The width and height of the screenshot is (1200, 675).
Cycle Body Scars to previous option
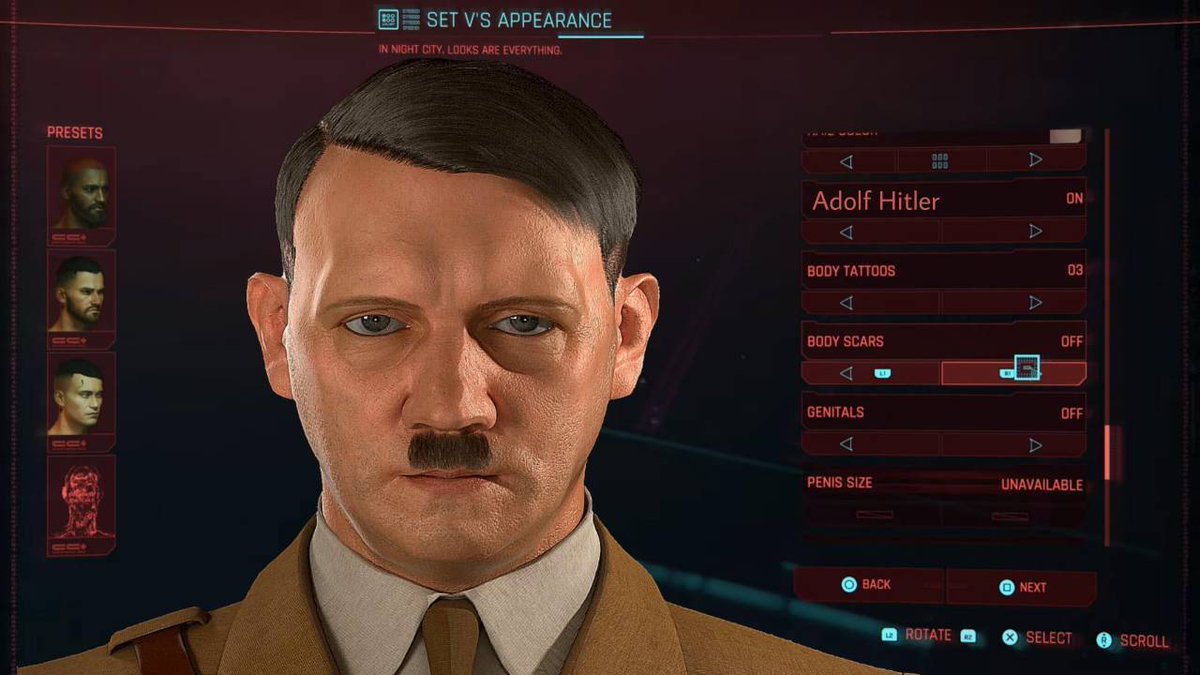click(x=846, y=373)
